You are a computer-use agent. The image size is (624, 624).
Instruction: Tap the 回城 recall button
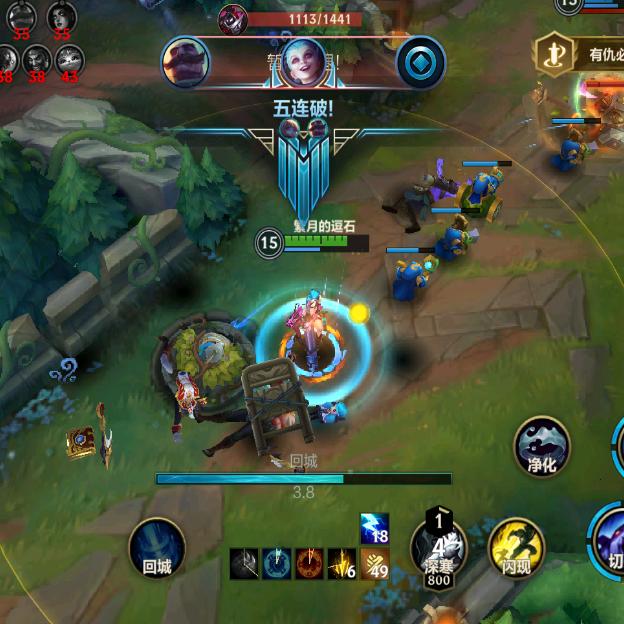(157, 546)
